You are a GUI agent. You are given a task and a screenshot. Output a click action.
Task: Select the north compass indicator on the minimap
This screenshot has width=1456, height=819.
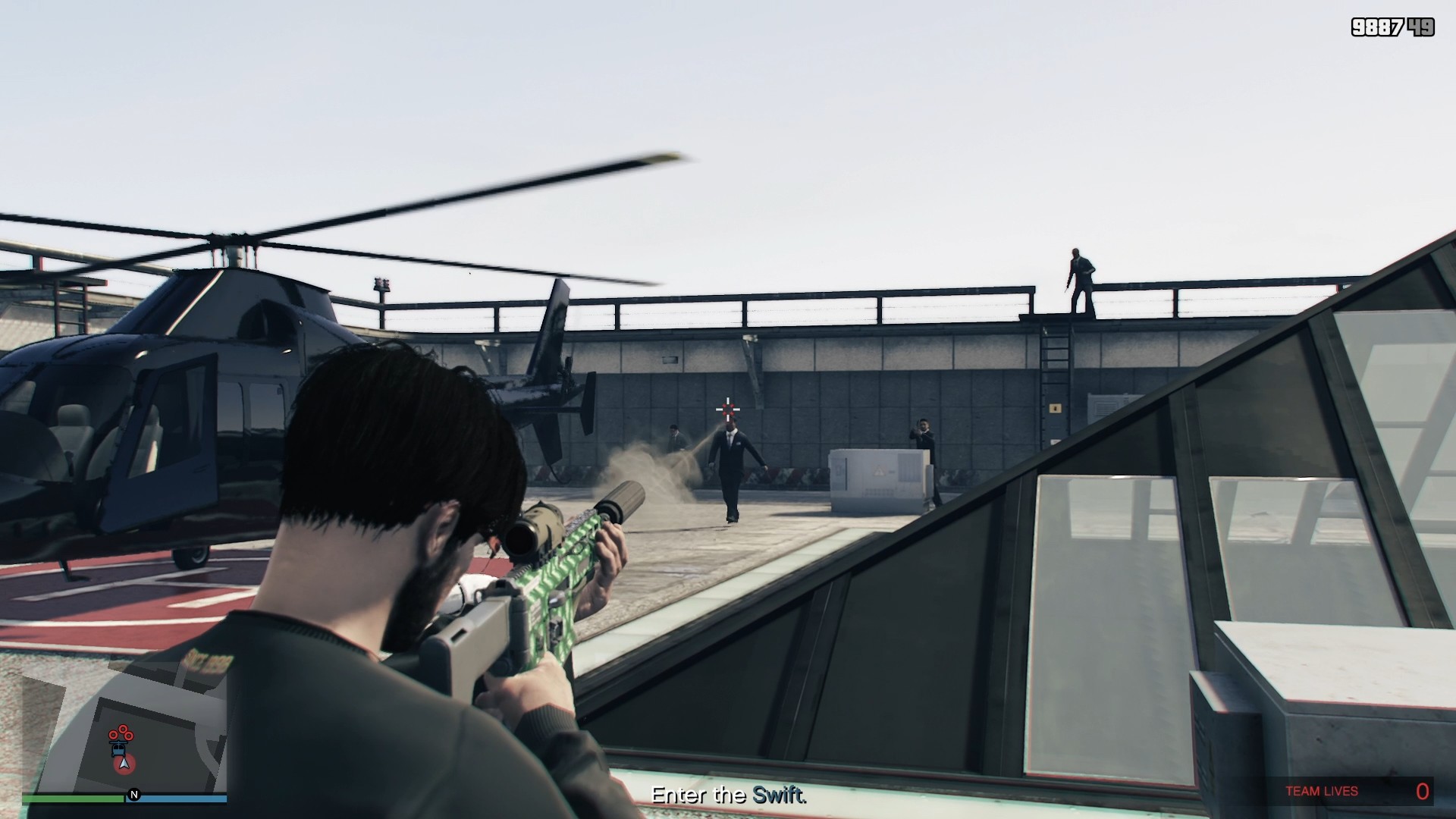click(134, 794)
